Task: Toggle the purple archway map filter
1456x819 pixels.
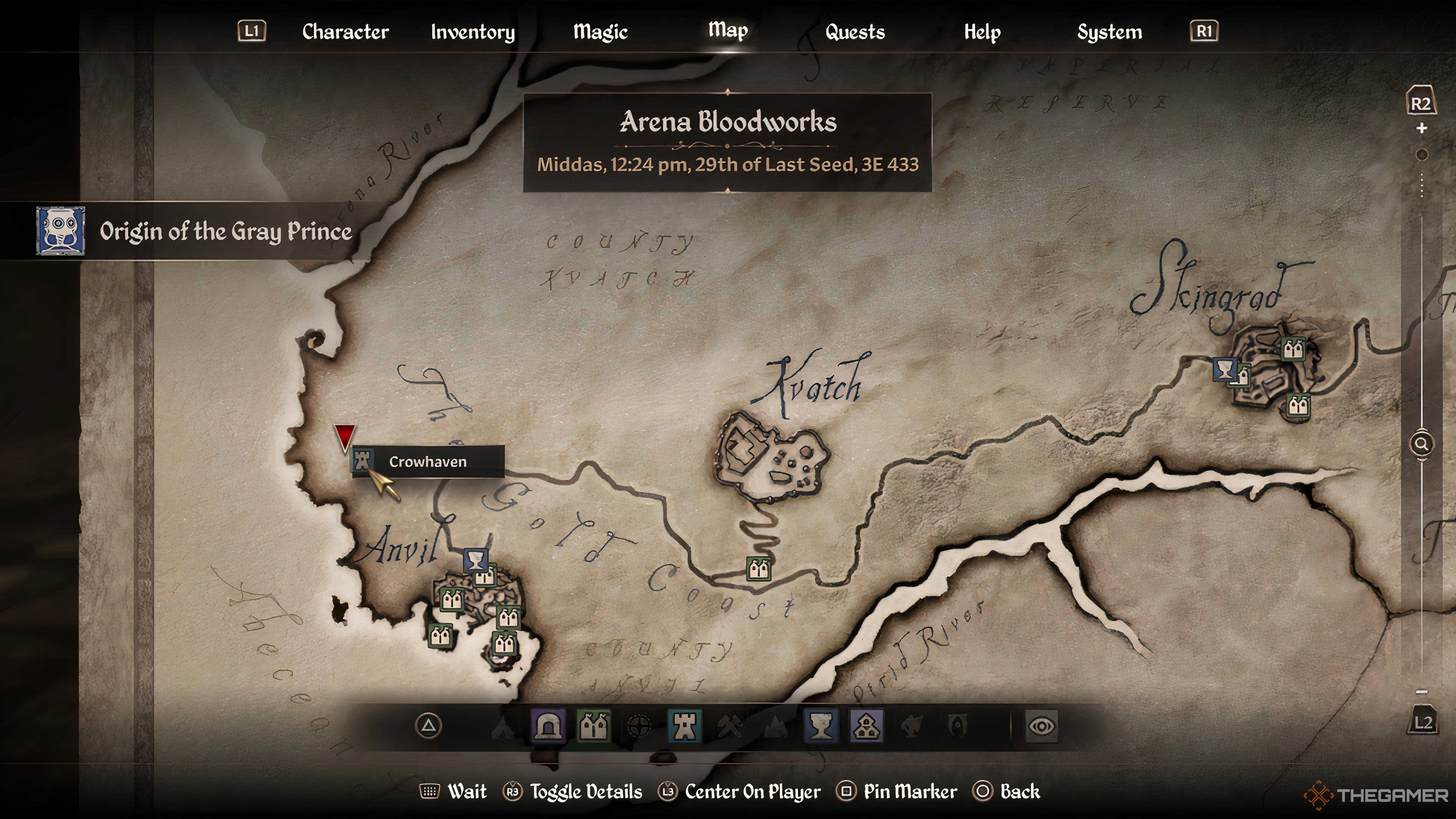Action: pyautogui.click(x=548, y=726)
